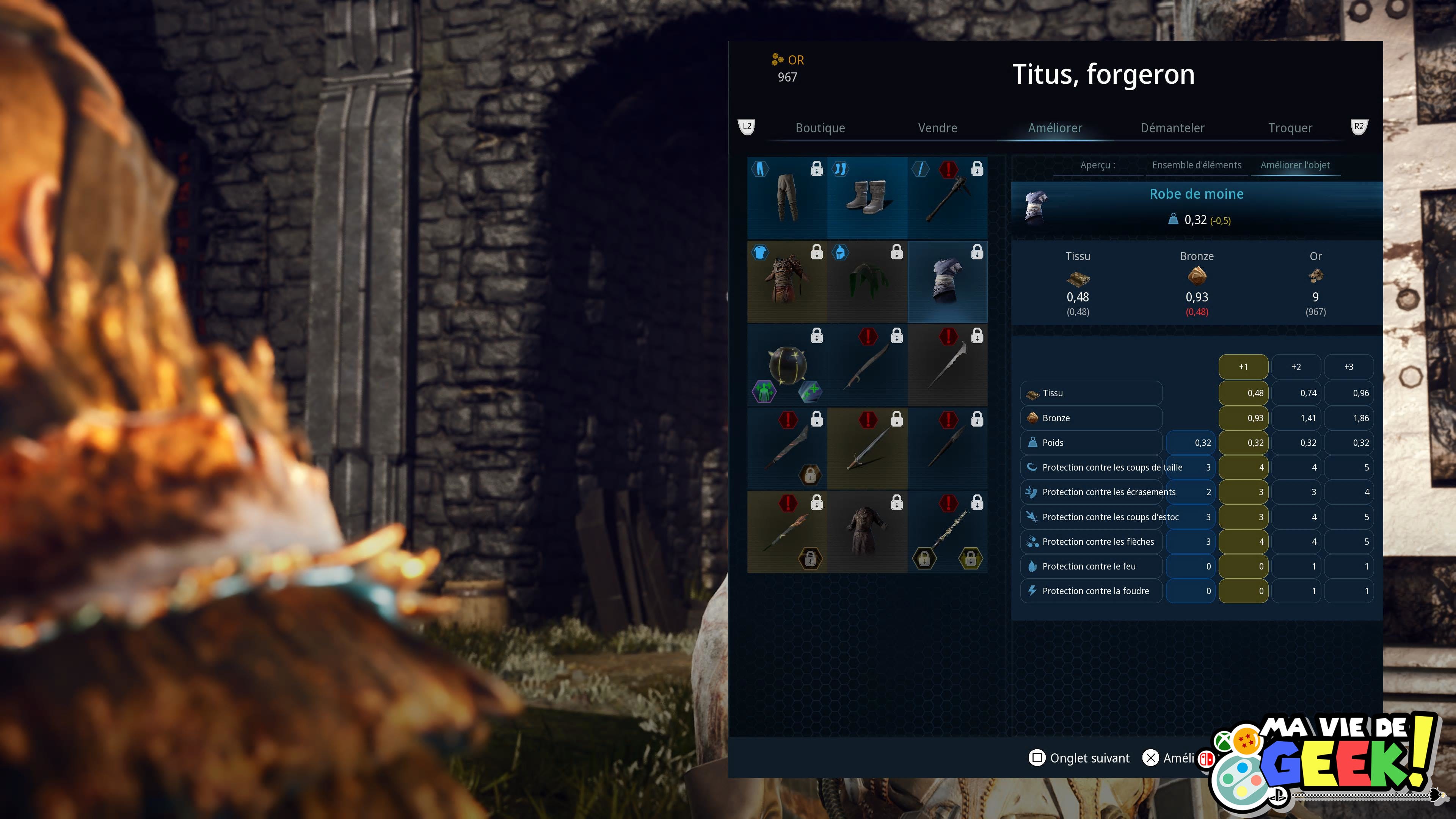Switch to Améliorer l'objet preview

click(x=1295, y=165)
